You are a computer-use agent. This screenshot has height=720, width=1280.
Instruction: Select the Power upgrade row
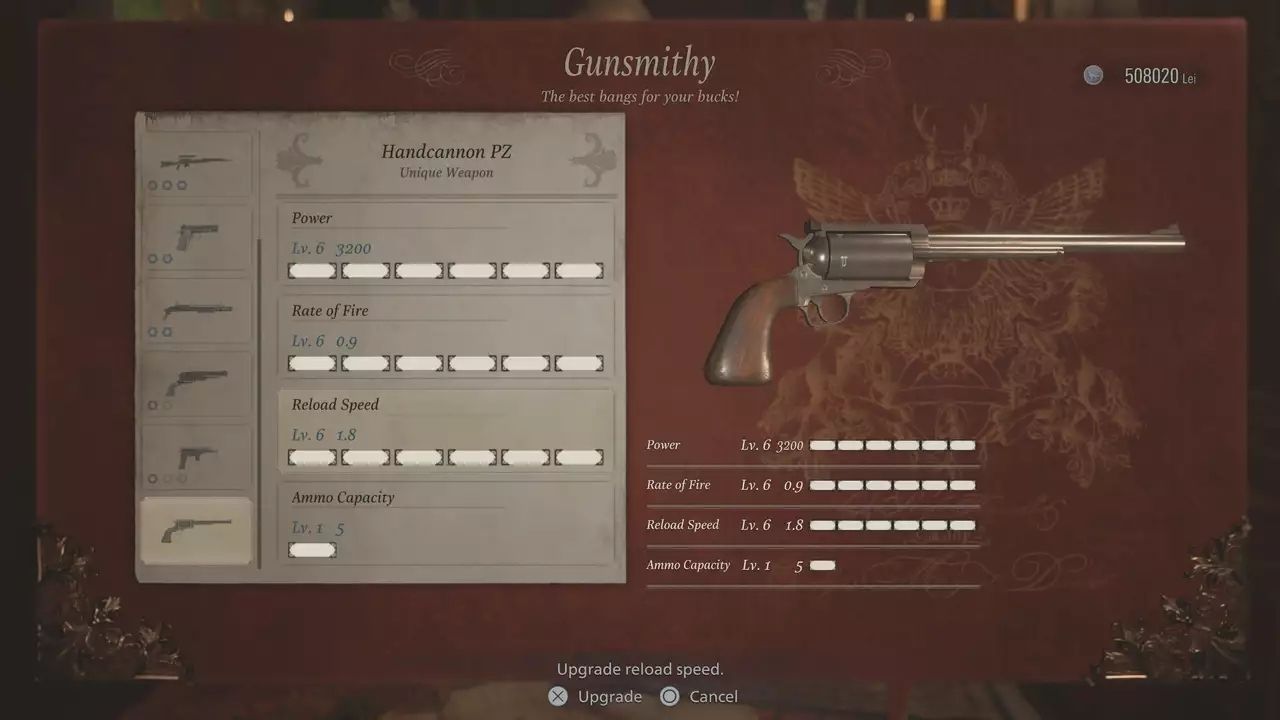446,244
